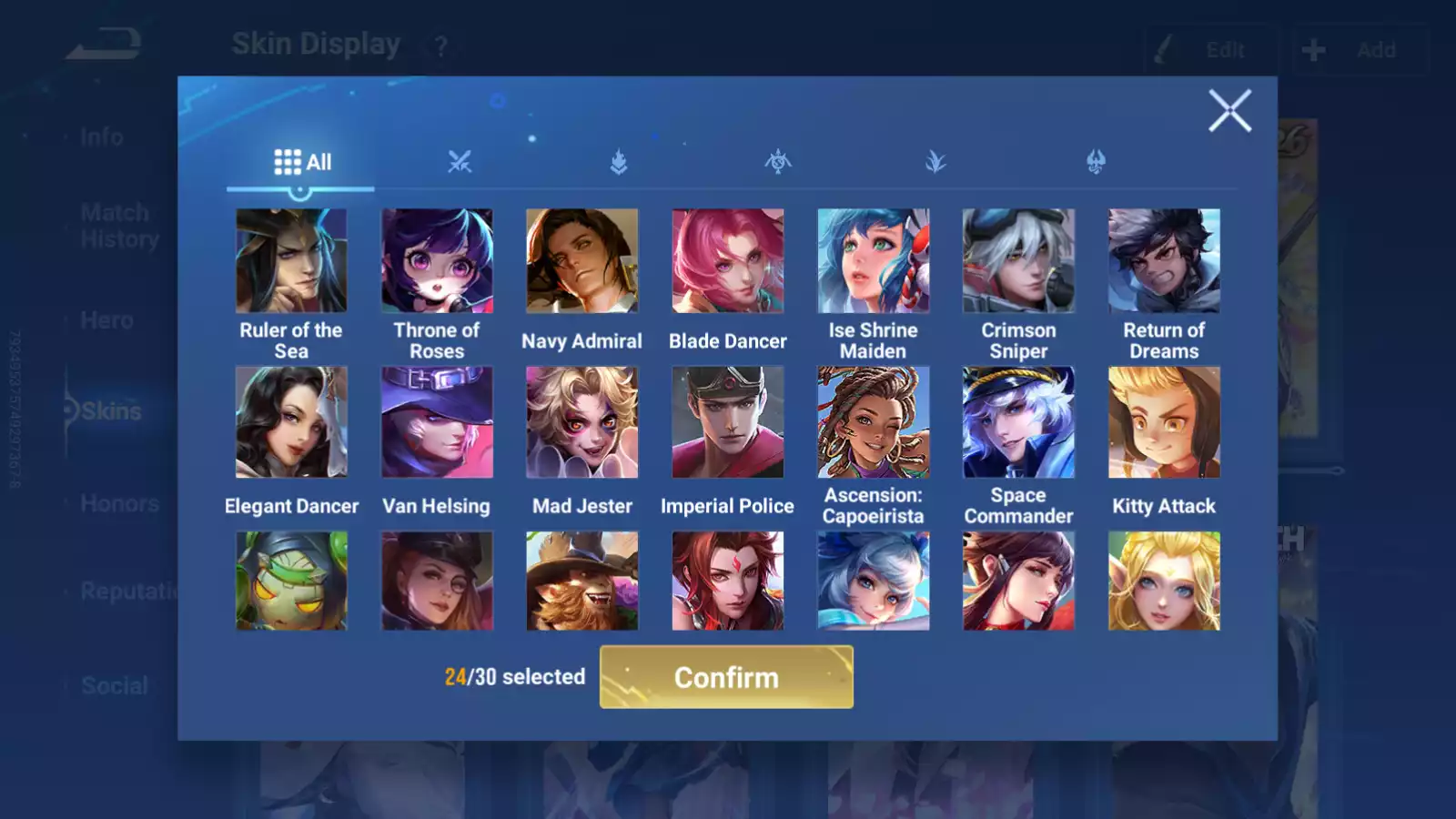Select the Ruler of the Sea skin

point(291,261)
